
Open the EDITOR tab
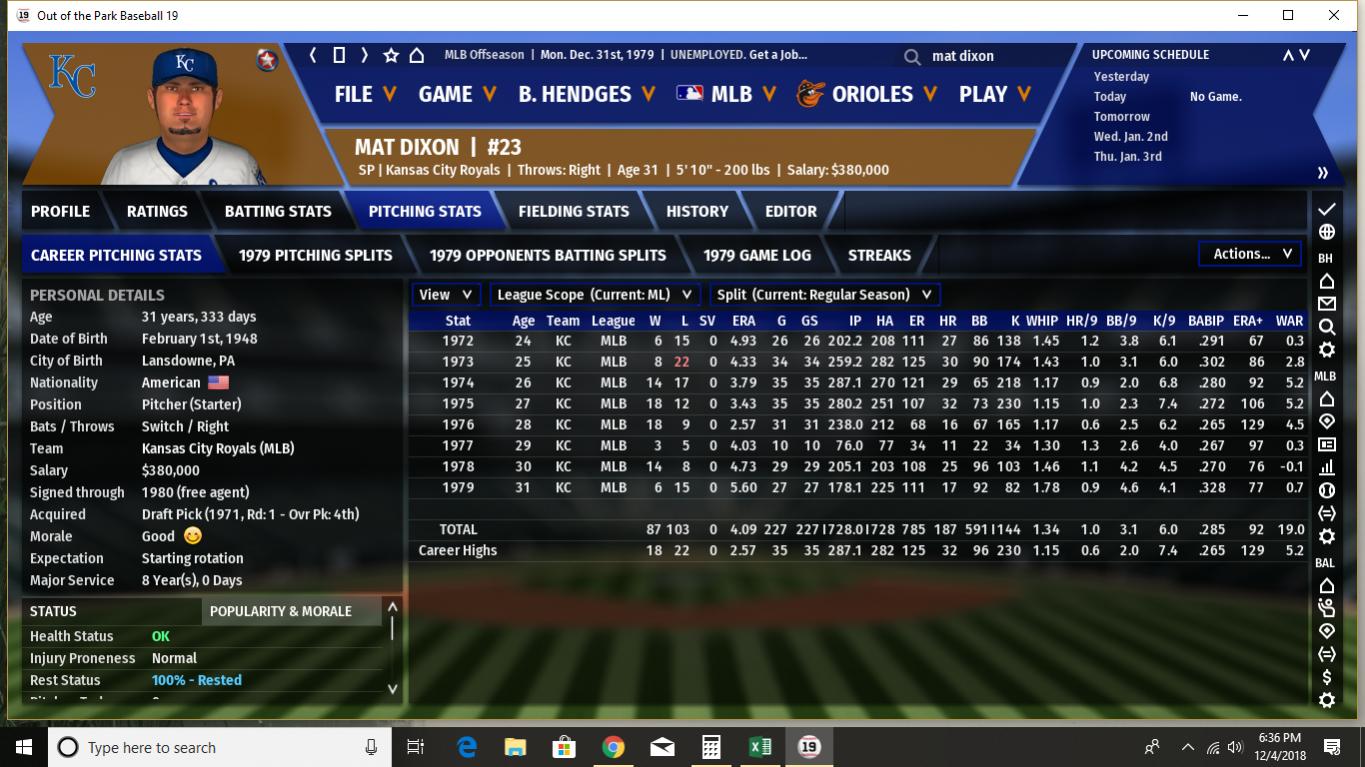coord(791,211)
